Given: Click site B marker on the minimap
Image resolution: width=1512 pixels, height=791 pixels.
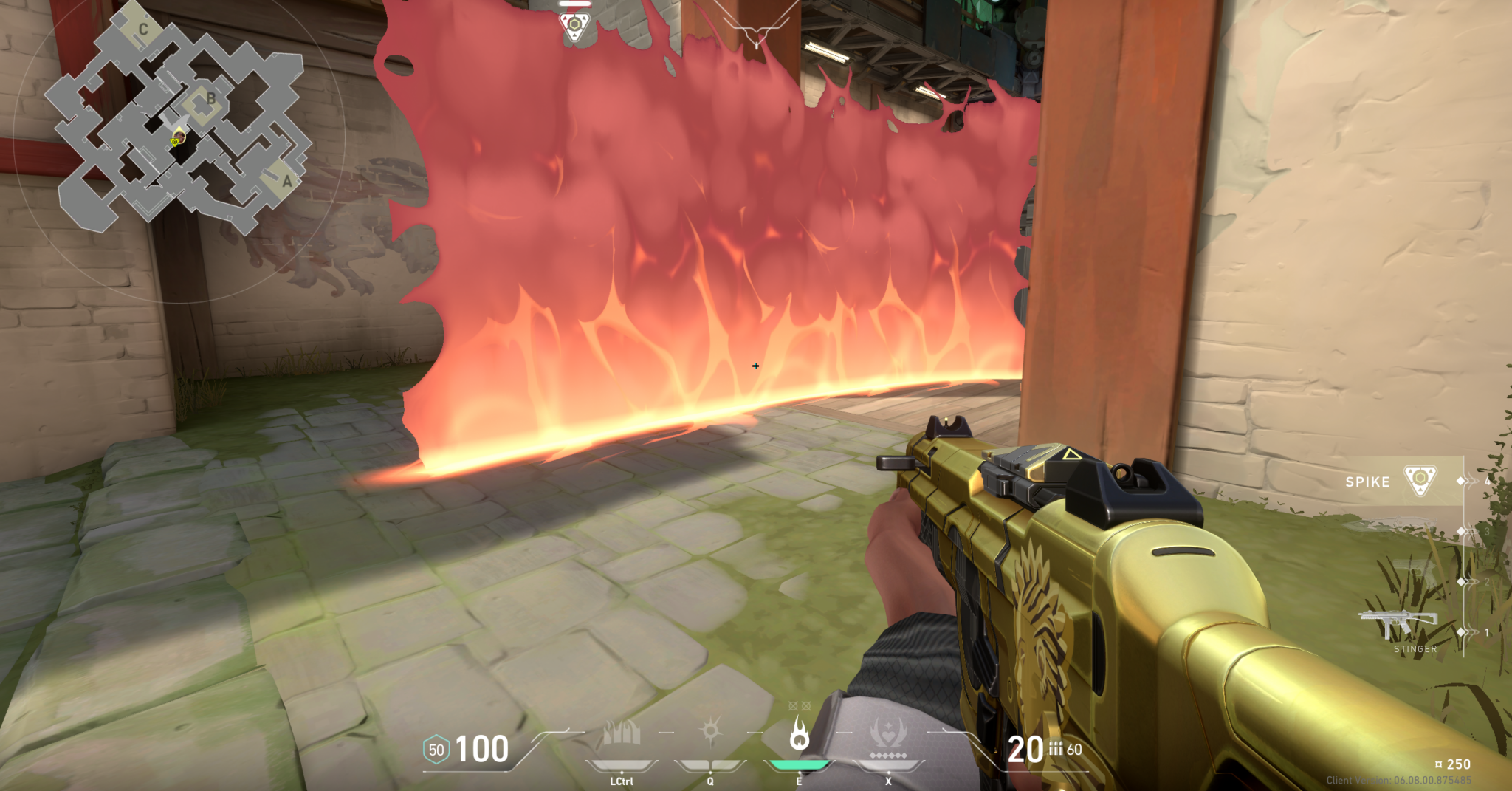Looking at the screenshot, I should point(210,98).
